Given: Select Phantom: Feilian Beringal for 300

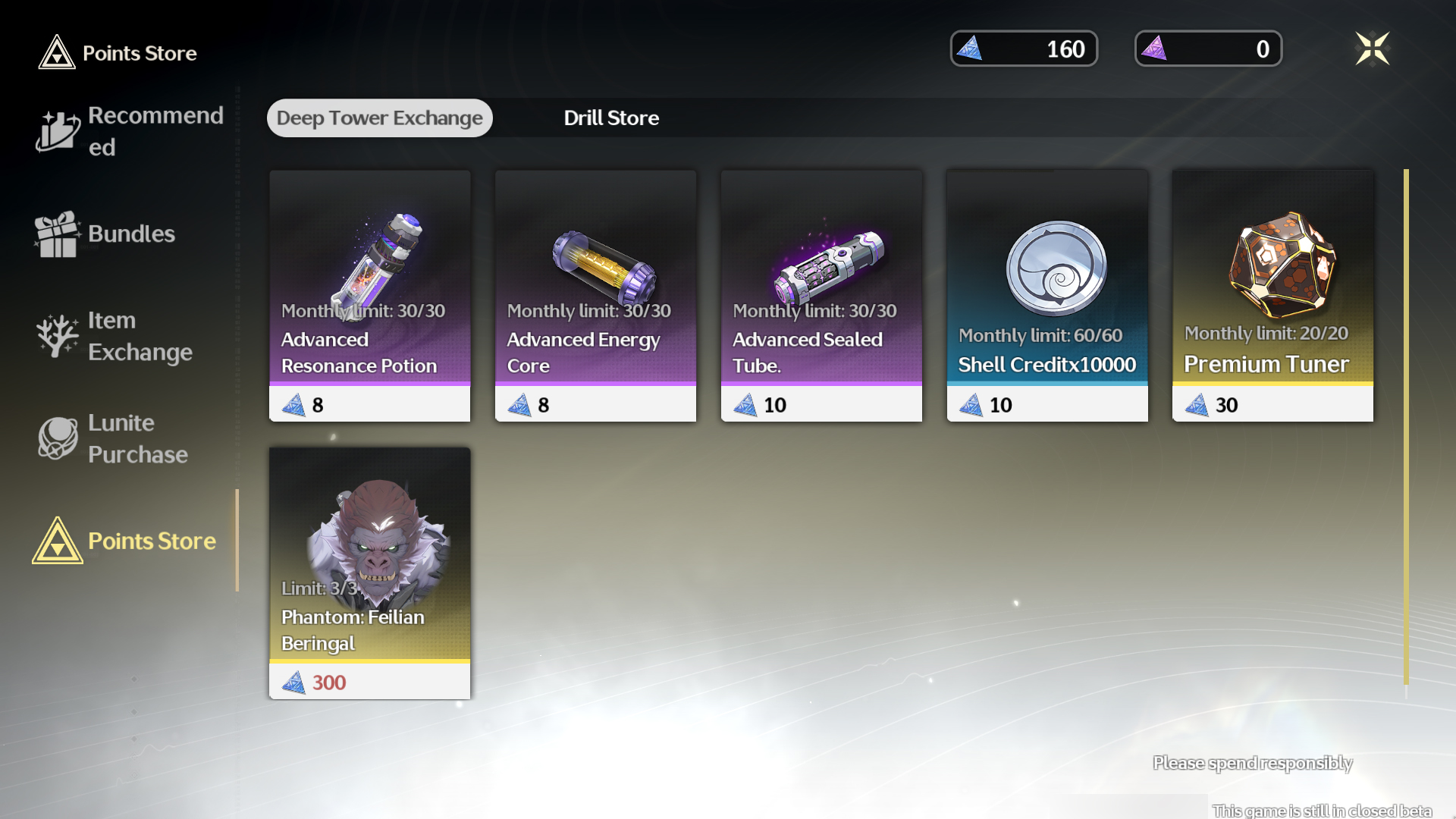Looking at the screenshot, I should (369, 573).
